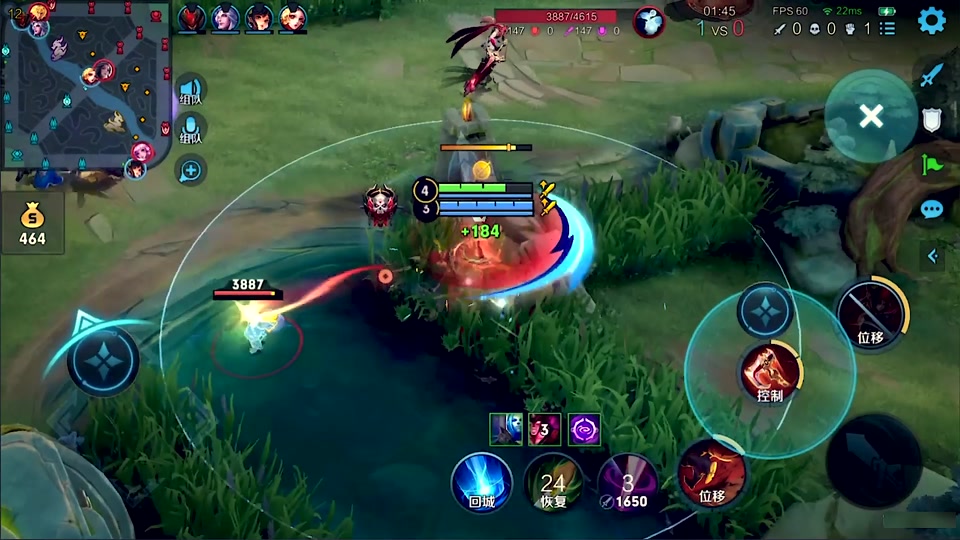Use the 恢复 heal spell
The height and width of the screenshot is (540, 960).
point(553,482)
